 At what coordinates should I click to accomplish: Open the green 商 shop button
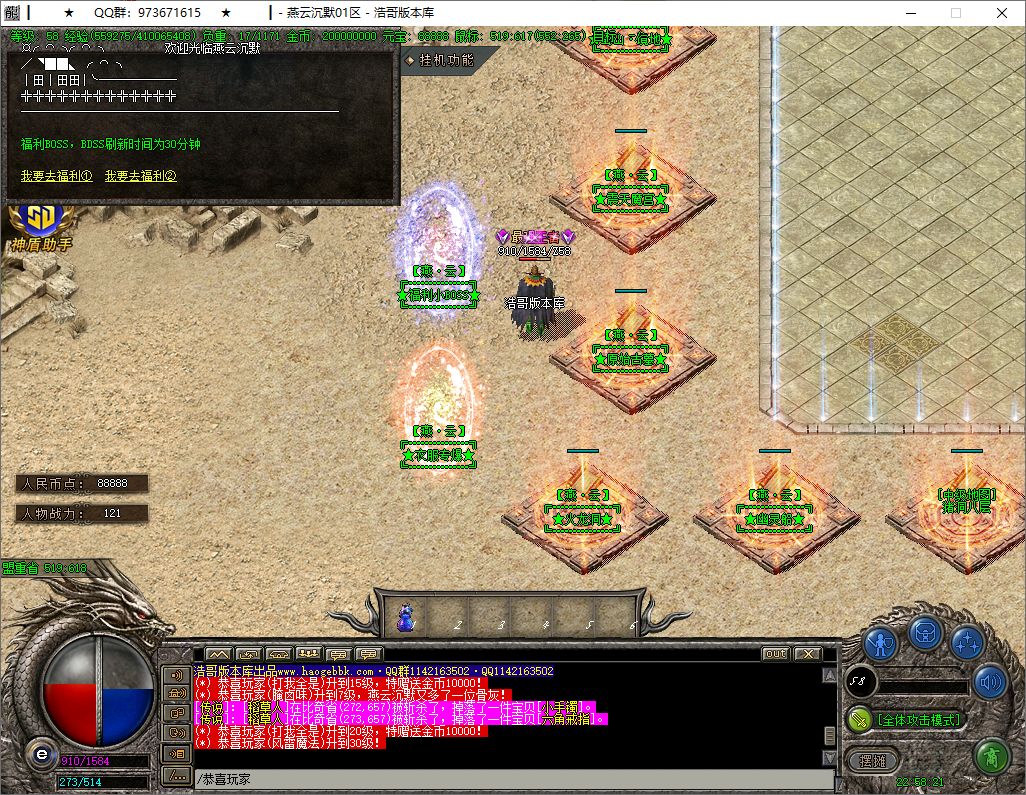coord(990,756)
